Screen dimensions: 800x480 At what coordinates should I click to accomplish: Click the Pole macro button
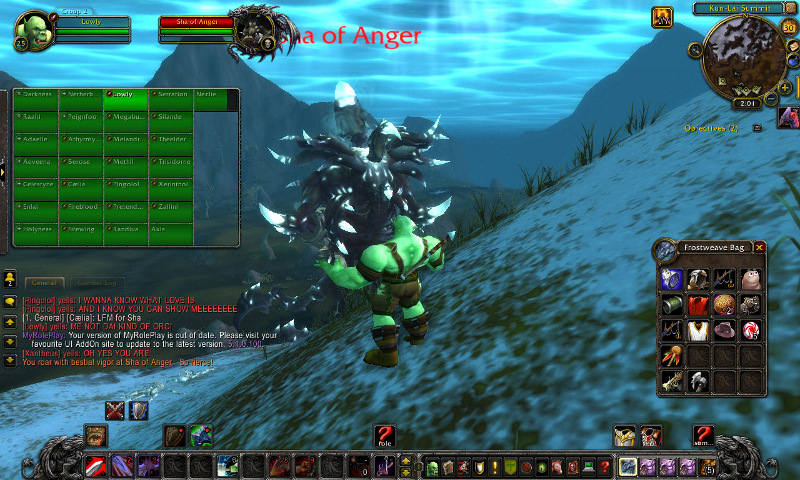pyautogui.click(x=384, y=435)
